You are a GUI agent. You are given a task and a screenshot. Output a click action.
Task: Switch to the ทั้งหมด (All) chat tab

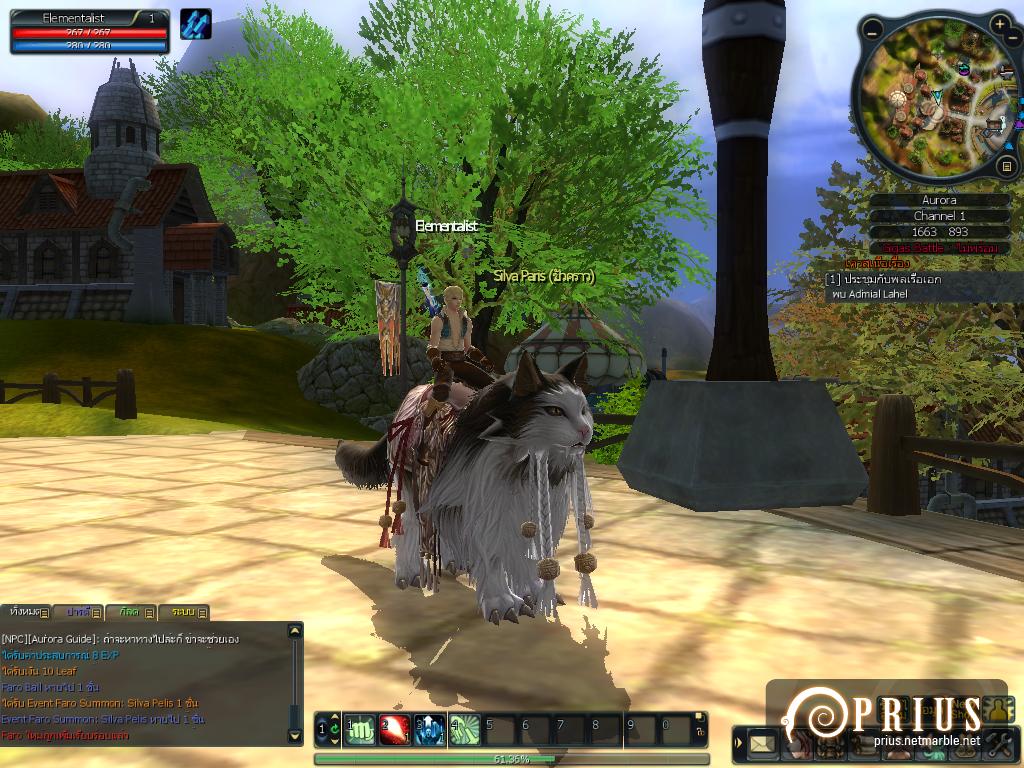(x=26, y=612)
